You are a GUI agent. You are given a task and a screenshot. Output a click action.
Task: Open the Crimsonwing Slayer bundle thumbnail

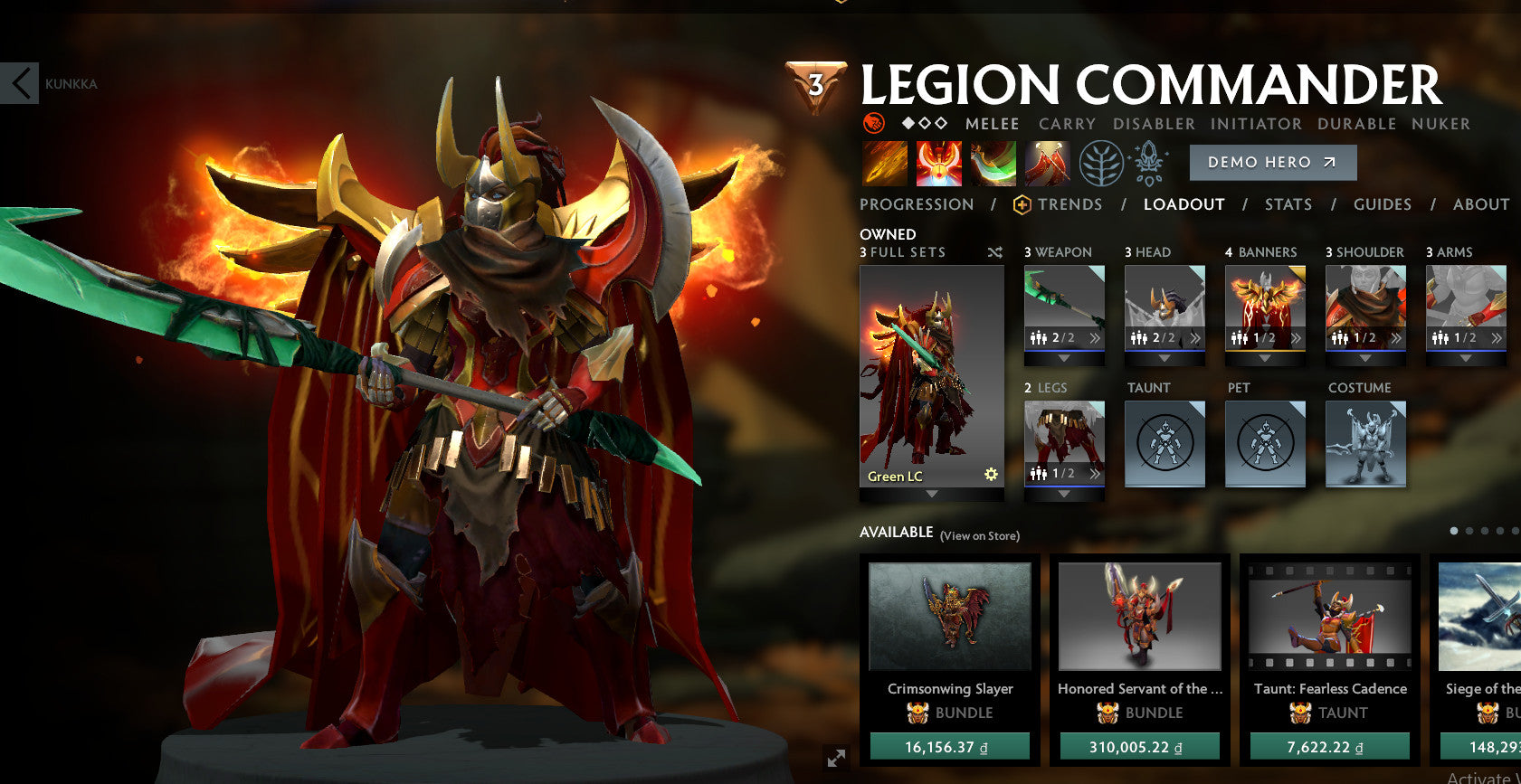(x=948, y=615)
